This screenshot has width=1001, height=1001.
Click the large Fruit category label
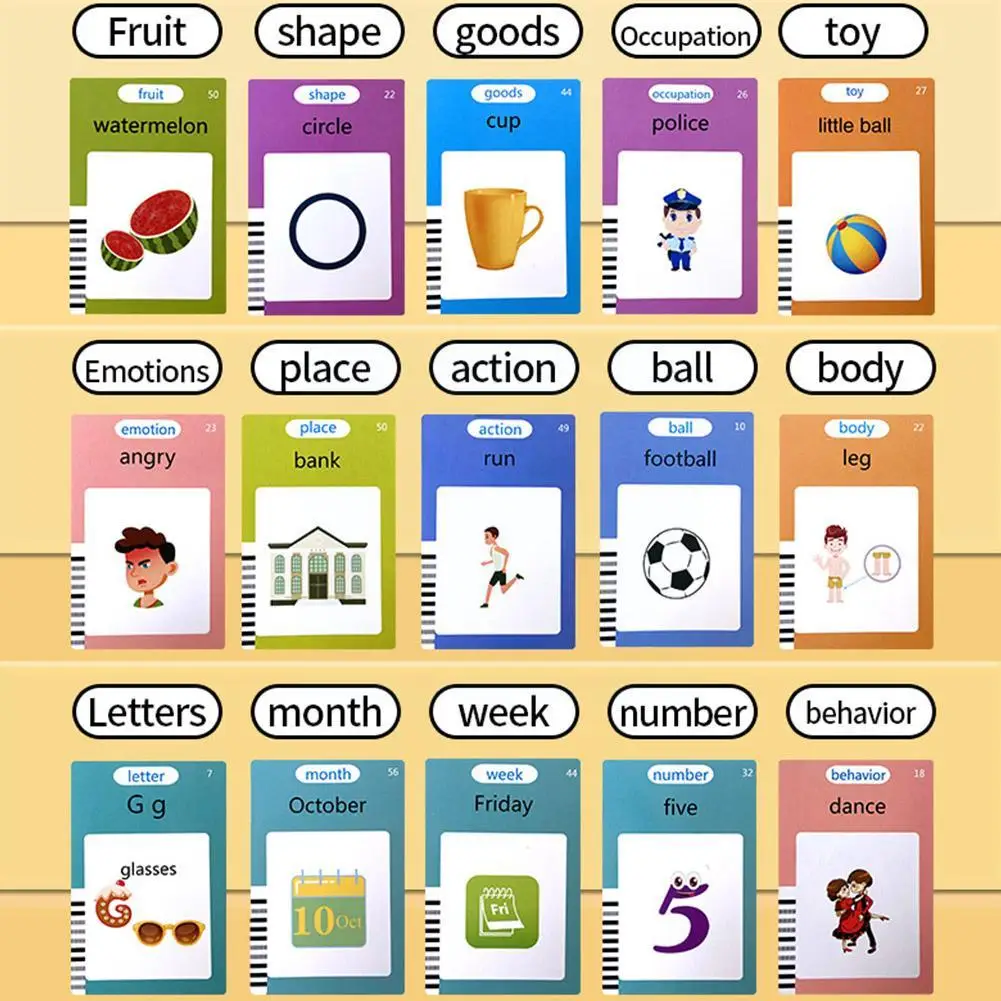pyautogui.click(x=147, y=32)
